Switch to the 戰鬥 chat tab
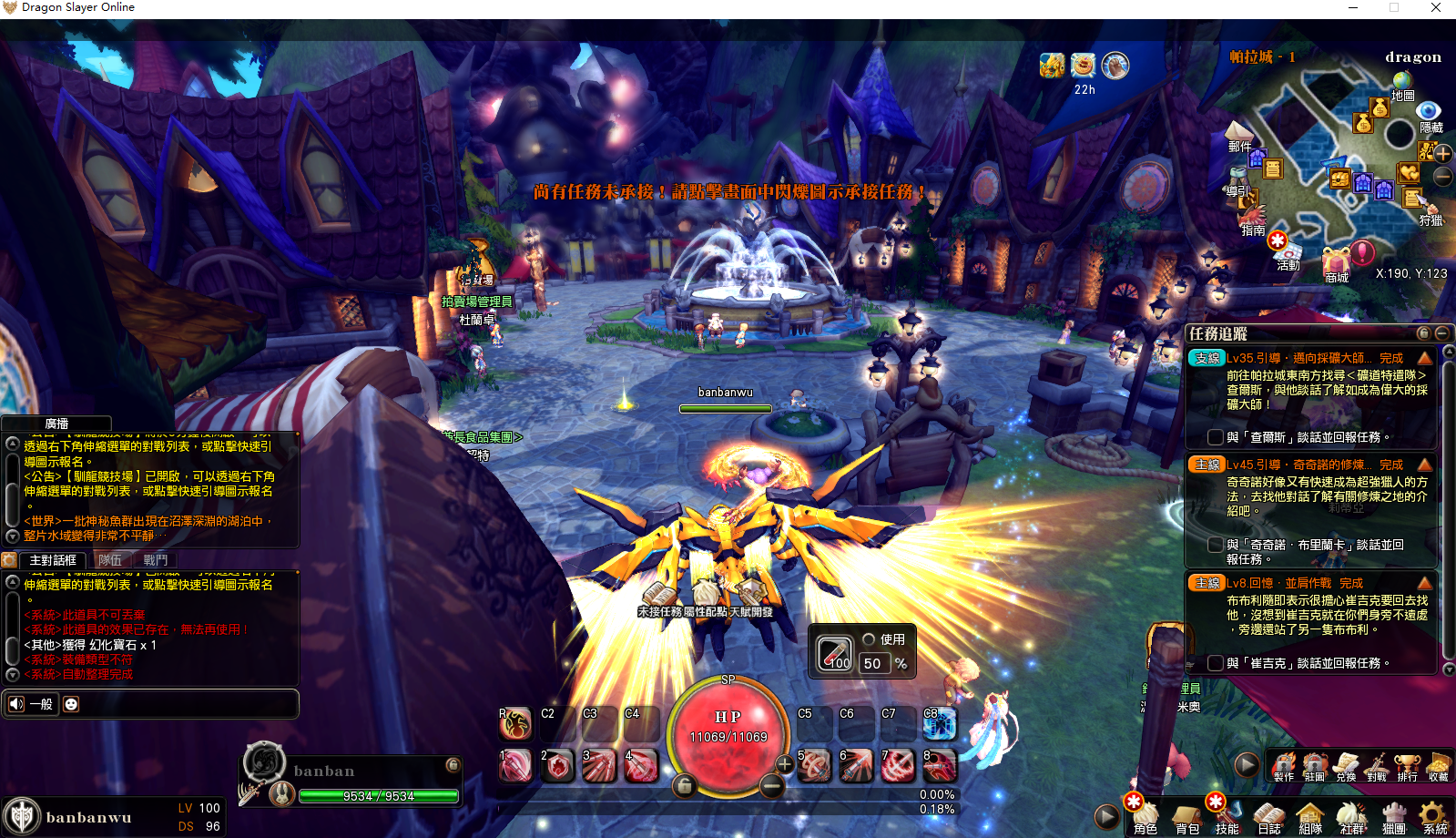1456x838 pixels. coord(156,560)
